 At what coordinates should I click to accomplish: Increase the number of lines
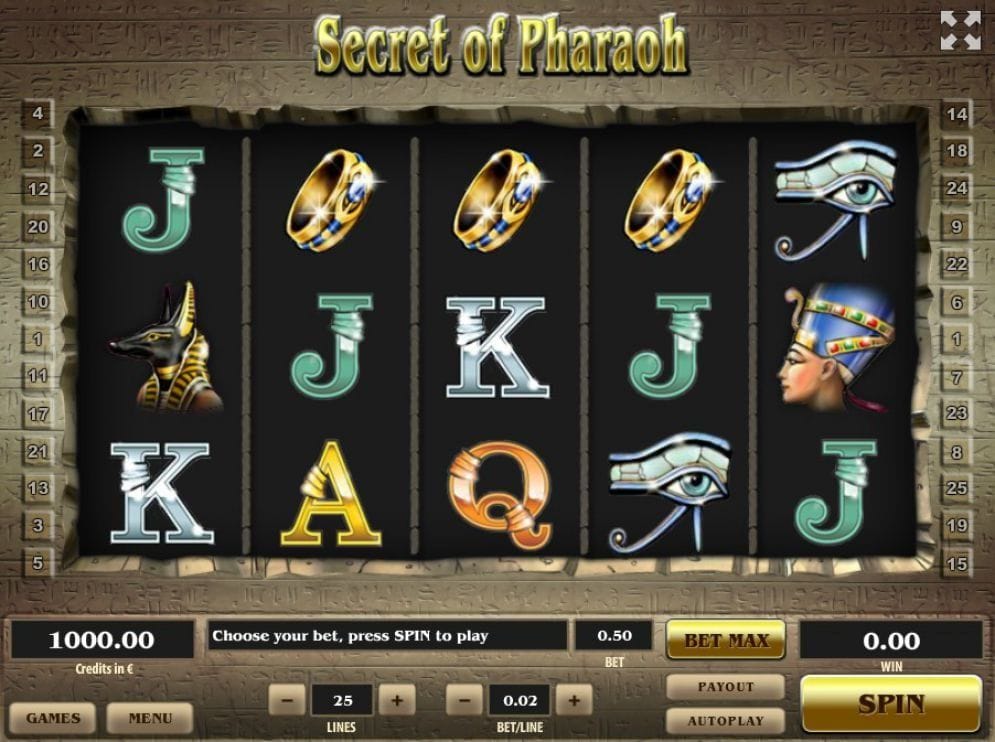click(x=397, y=700)
